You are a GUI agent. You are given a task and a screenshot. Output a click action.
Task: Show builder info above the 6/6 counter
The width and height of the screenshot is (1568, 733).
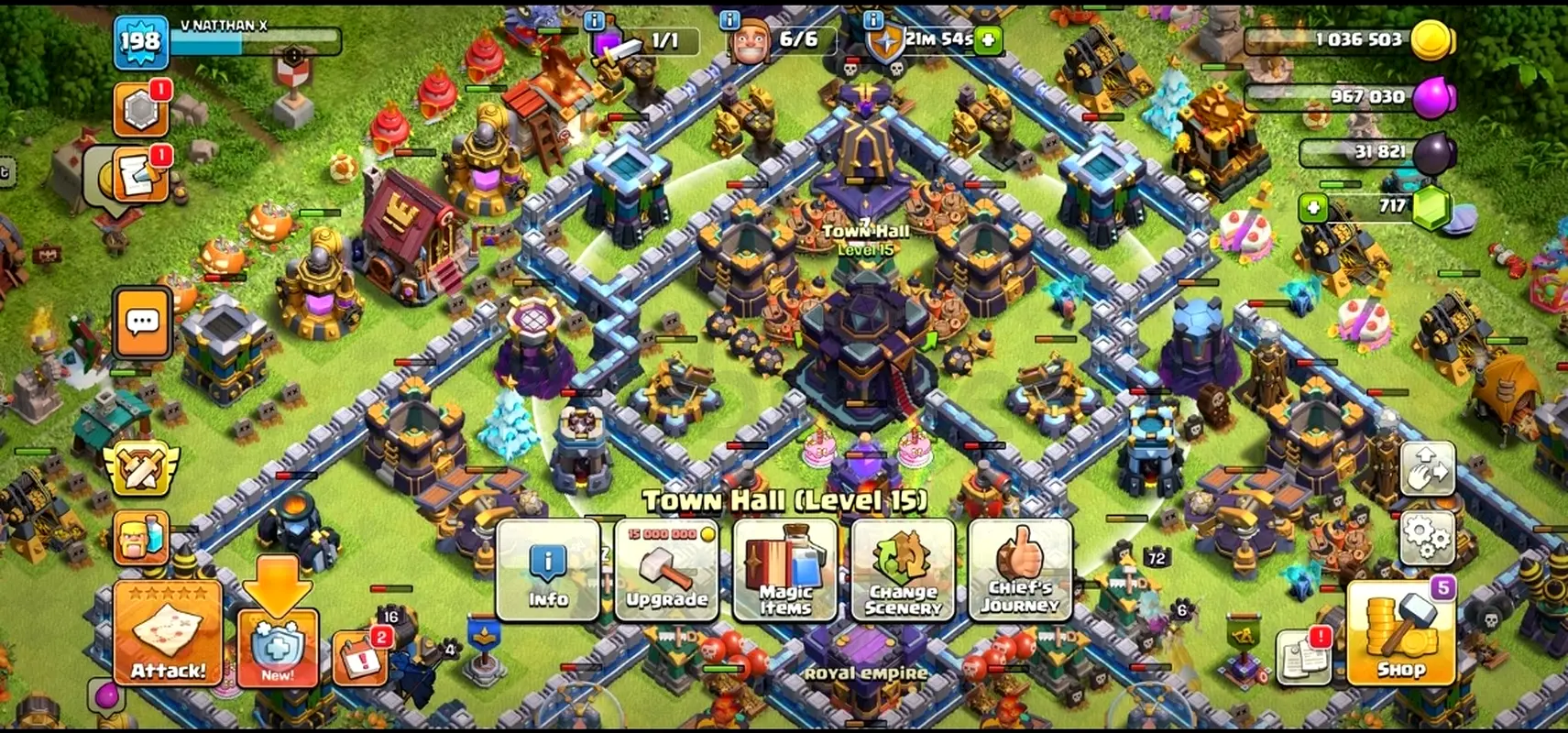coord(729,19)
